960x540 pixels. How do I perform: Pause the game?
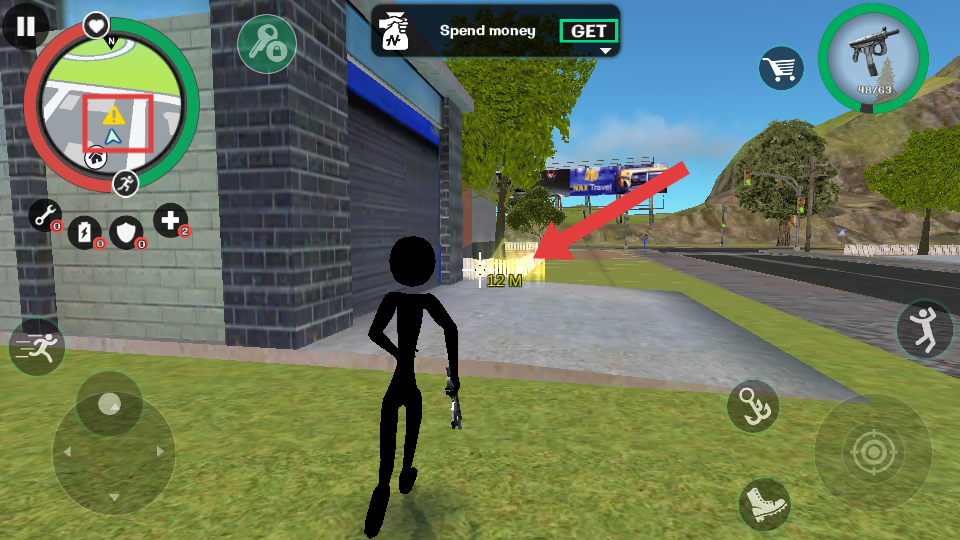(25, 27)
